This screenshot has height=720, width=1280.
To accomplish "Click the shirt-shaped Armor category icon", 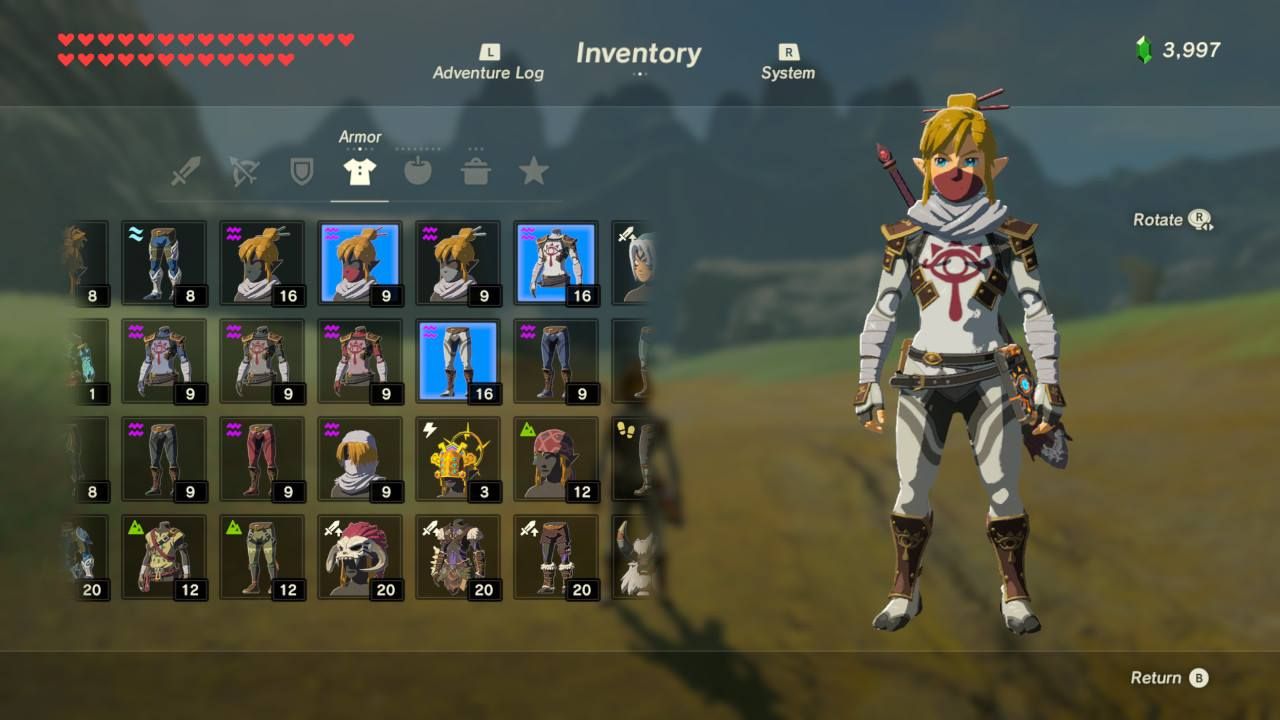I will pyautogui.click(x=359, y=170).
